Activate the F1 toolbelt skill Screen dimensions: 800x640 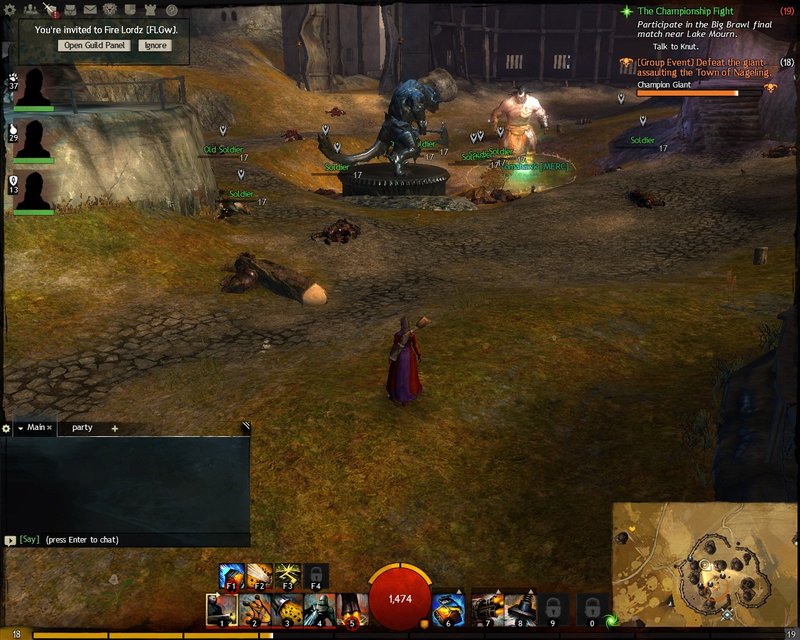(x=232, y=575)
